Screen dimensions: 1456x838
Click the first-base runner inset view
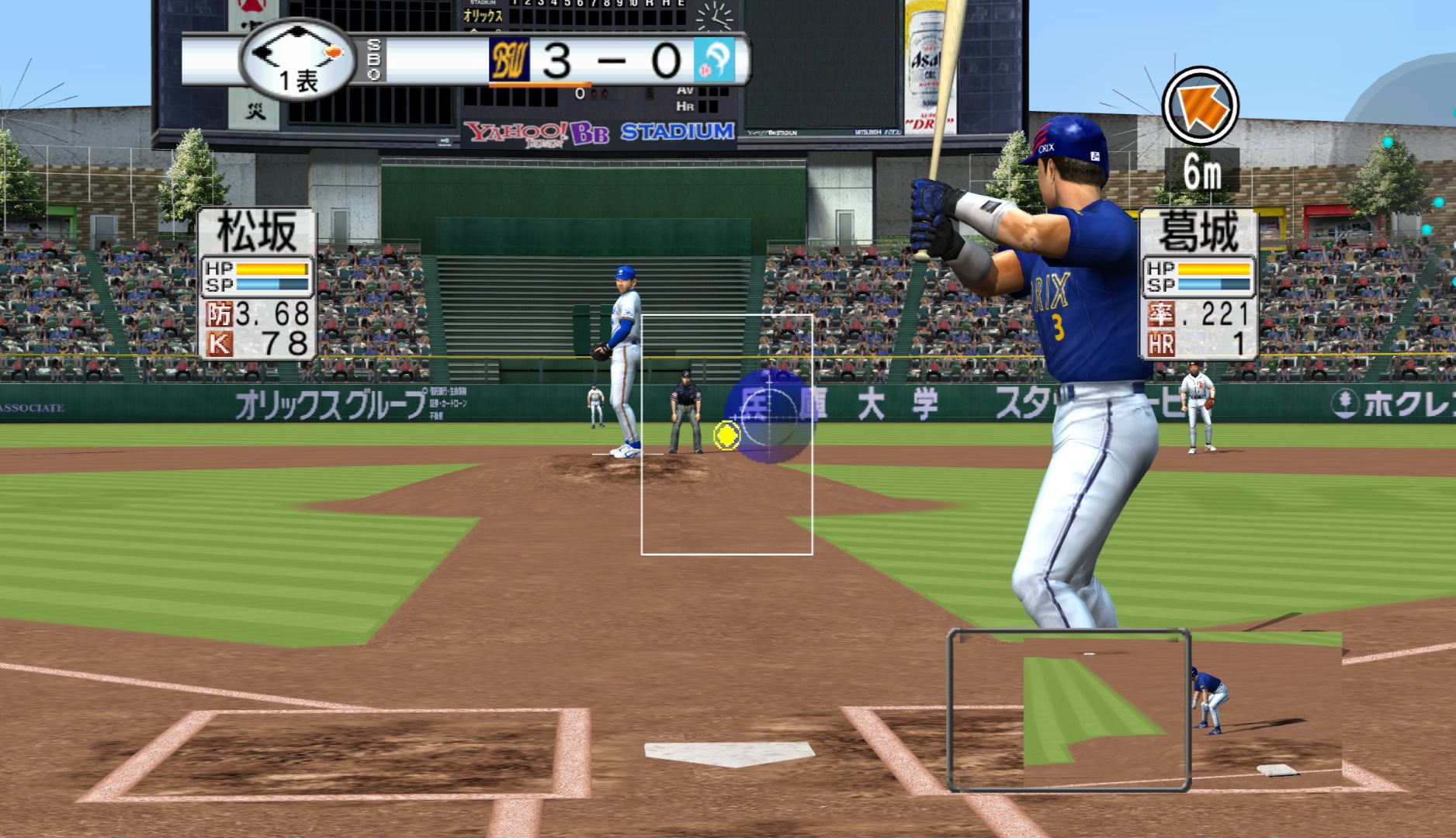click(x=1069, y=711)
